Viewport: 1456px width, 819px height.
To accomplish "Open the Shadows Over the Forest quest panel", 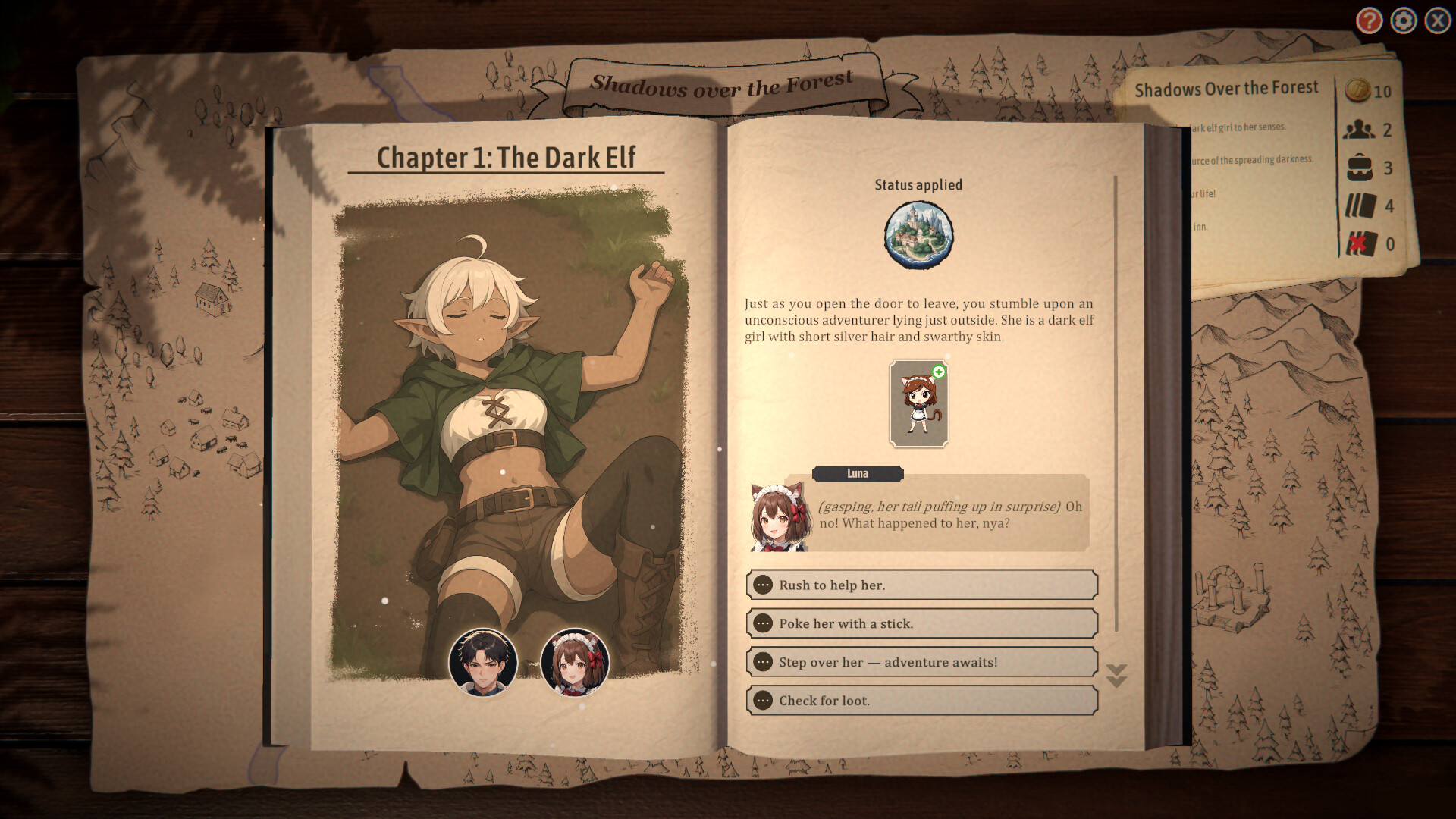I will 1227,88.
